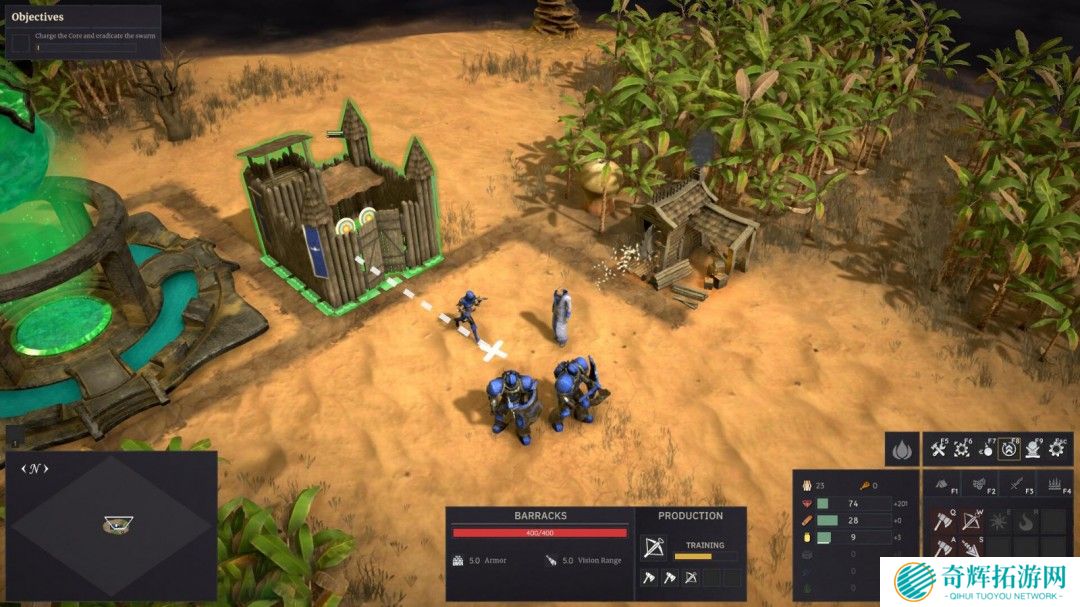1080x607 pixels.
Task: Select the first queued axe unit in production
Action: click(648, 578)
